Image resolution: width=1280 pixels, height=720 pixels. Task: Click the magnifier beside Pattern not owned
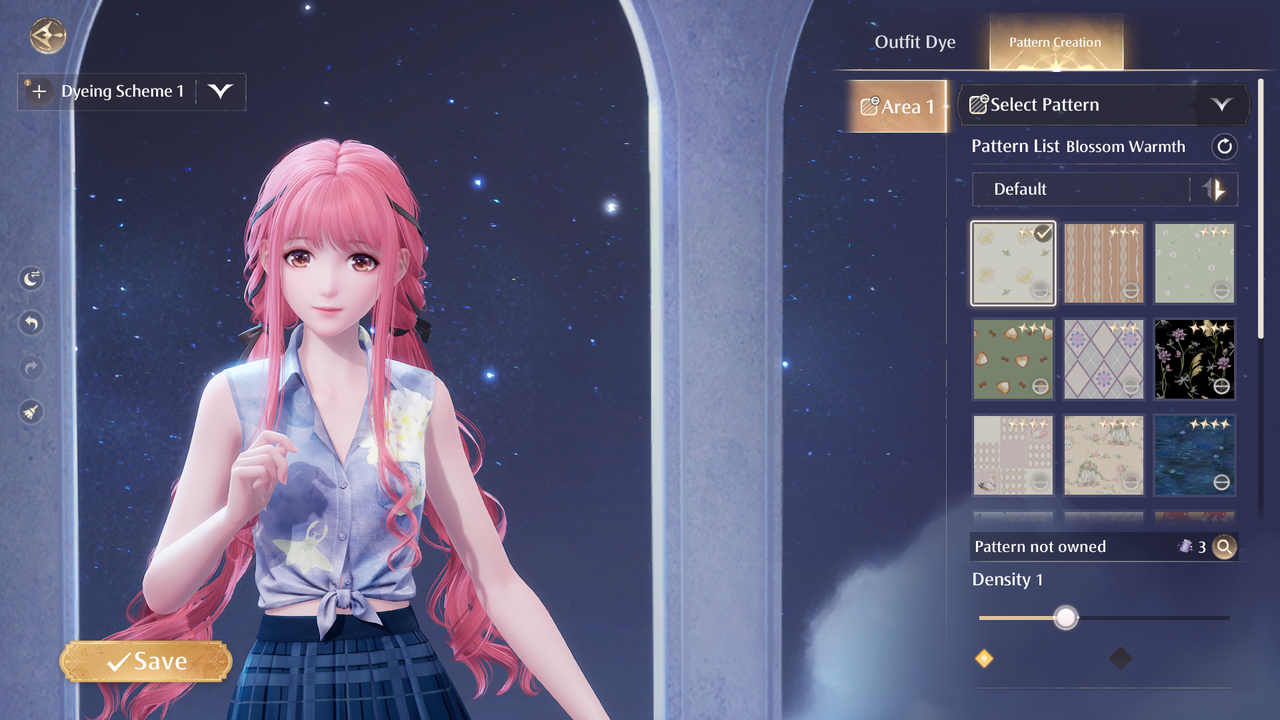(x=1224, y=547)
